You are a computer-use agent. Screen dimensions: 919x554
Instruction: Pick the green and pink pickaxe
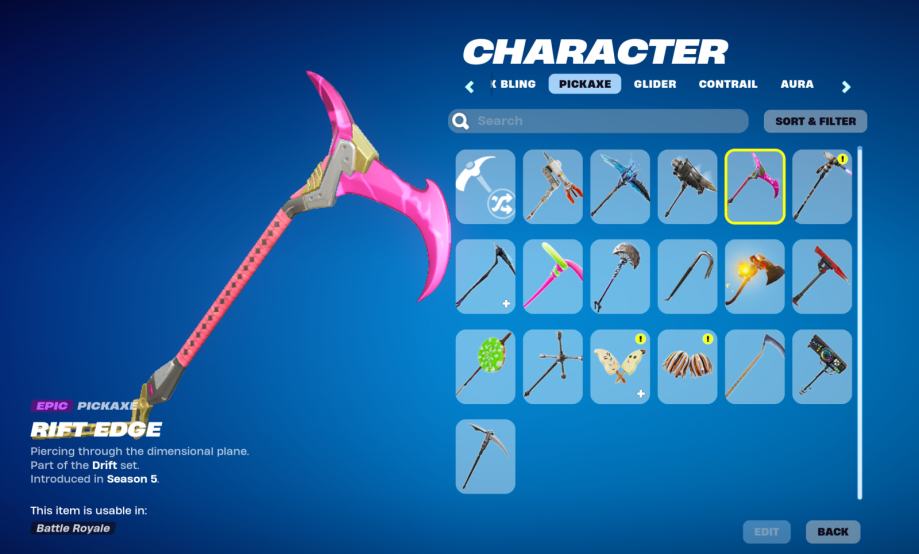click(x=553, y=276)
